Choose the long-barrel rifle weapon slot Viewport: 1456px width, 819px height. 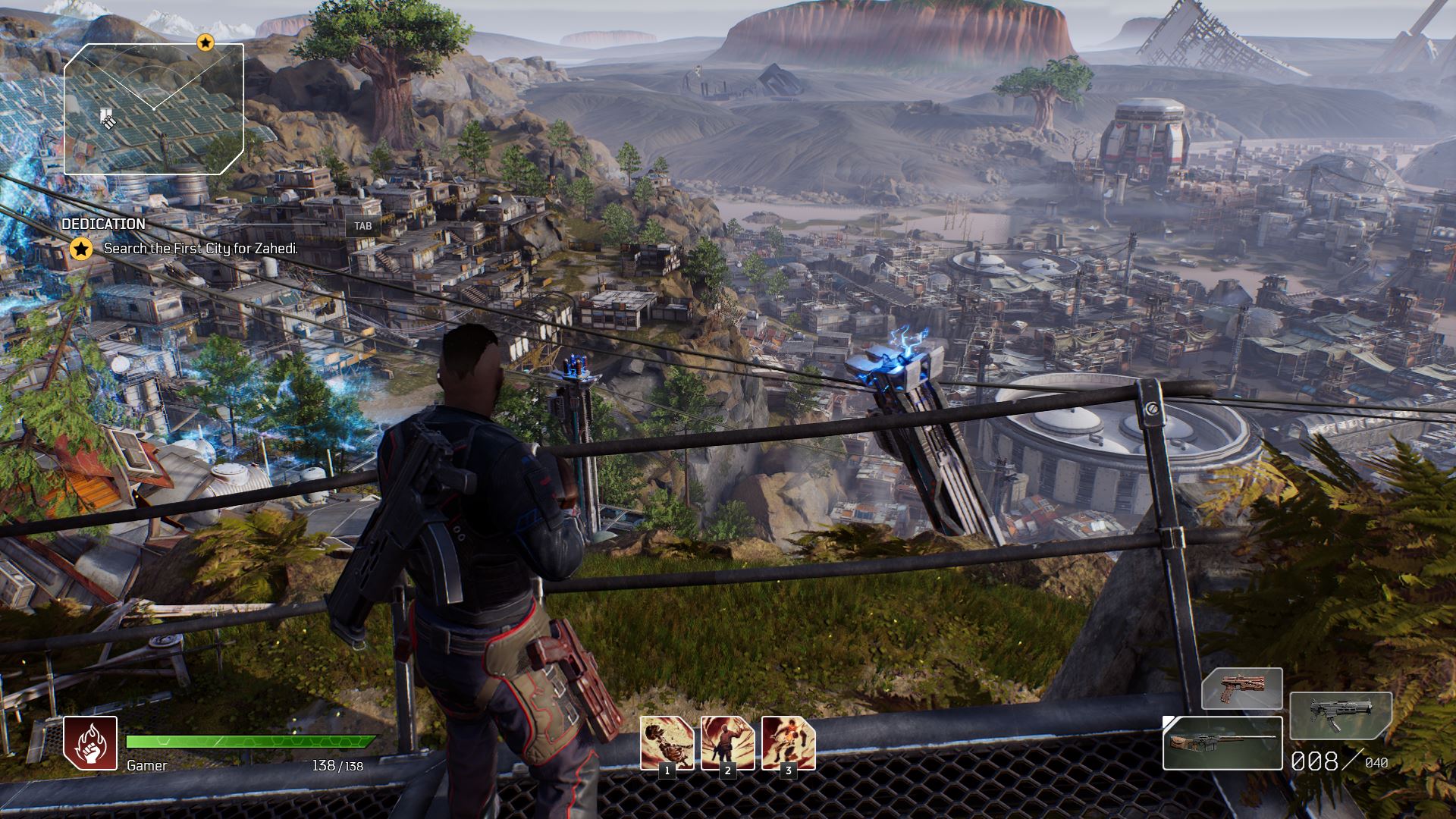click(x=1222, y=742)
